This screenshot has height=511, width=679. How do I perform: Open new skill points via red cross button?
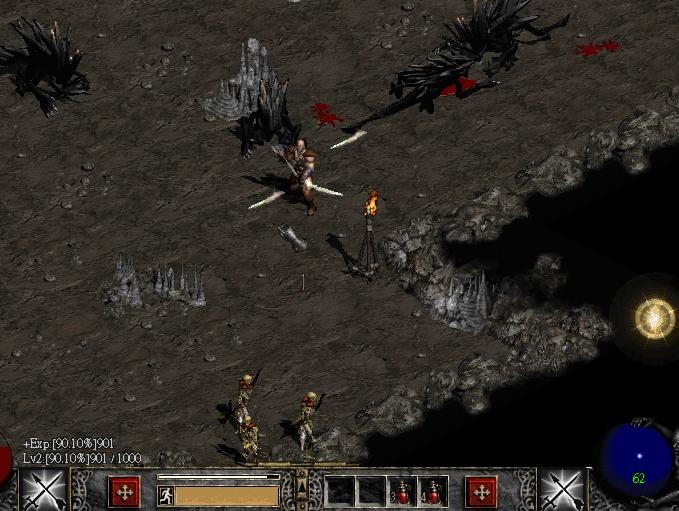tap(481, 491)
